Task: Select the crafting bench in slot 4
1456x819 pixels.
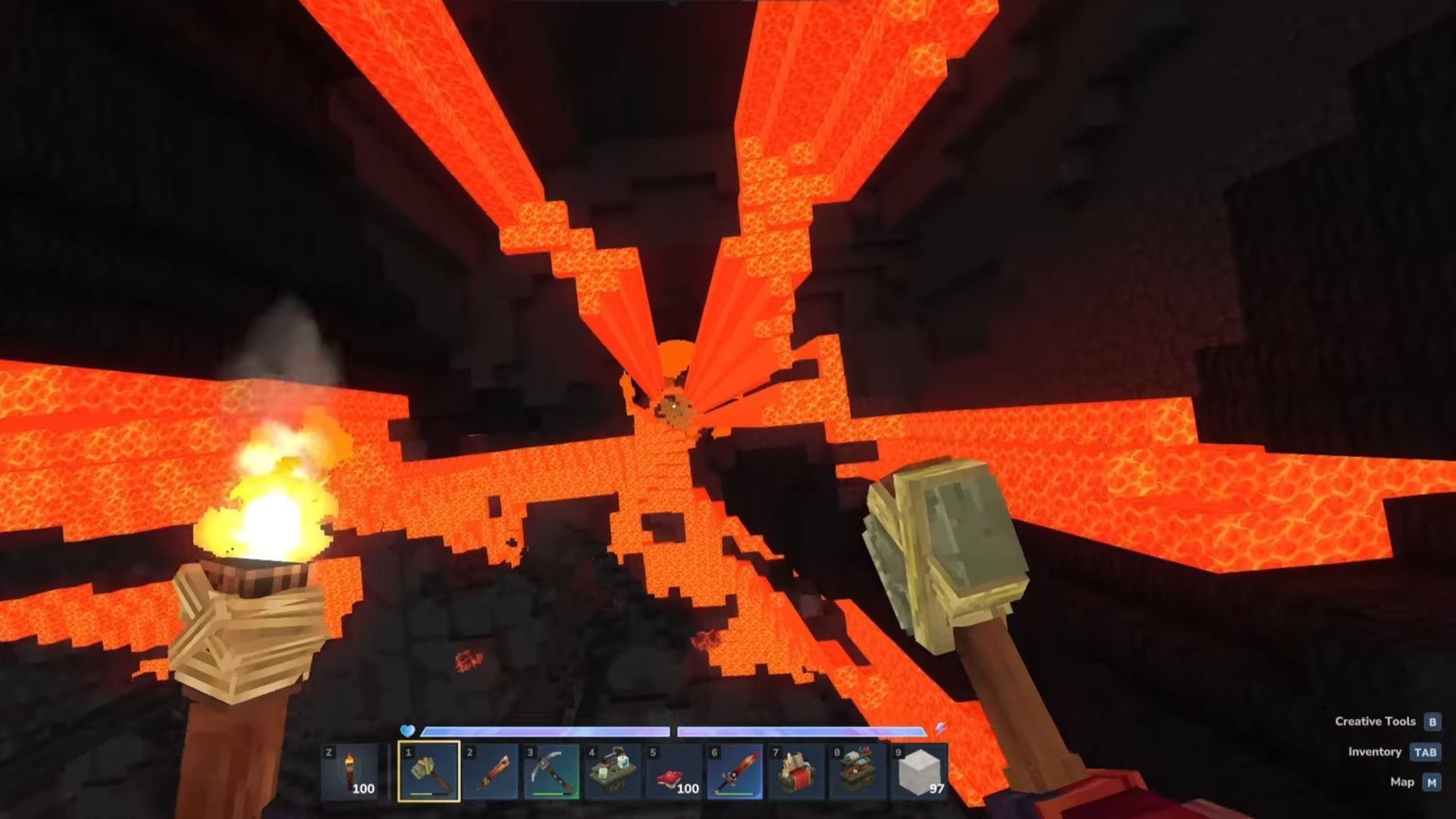Action: coord(613,771)
